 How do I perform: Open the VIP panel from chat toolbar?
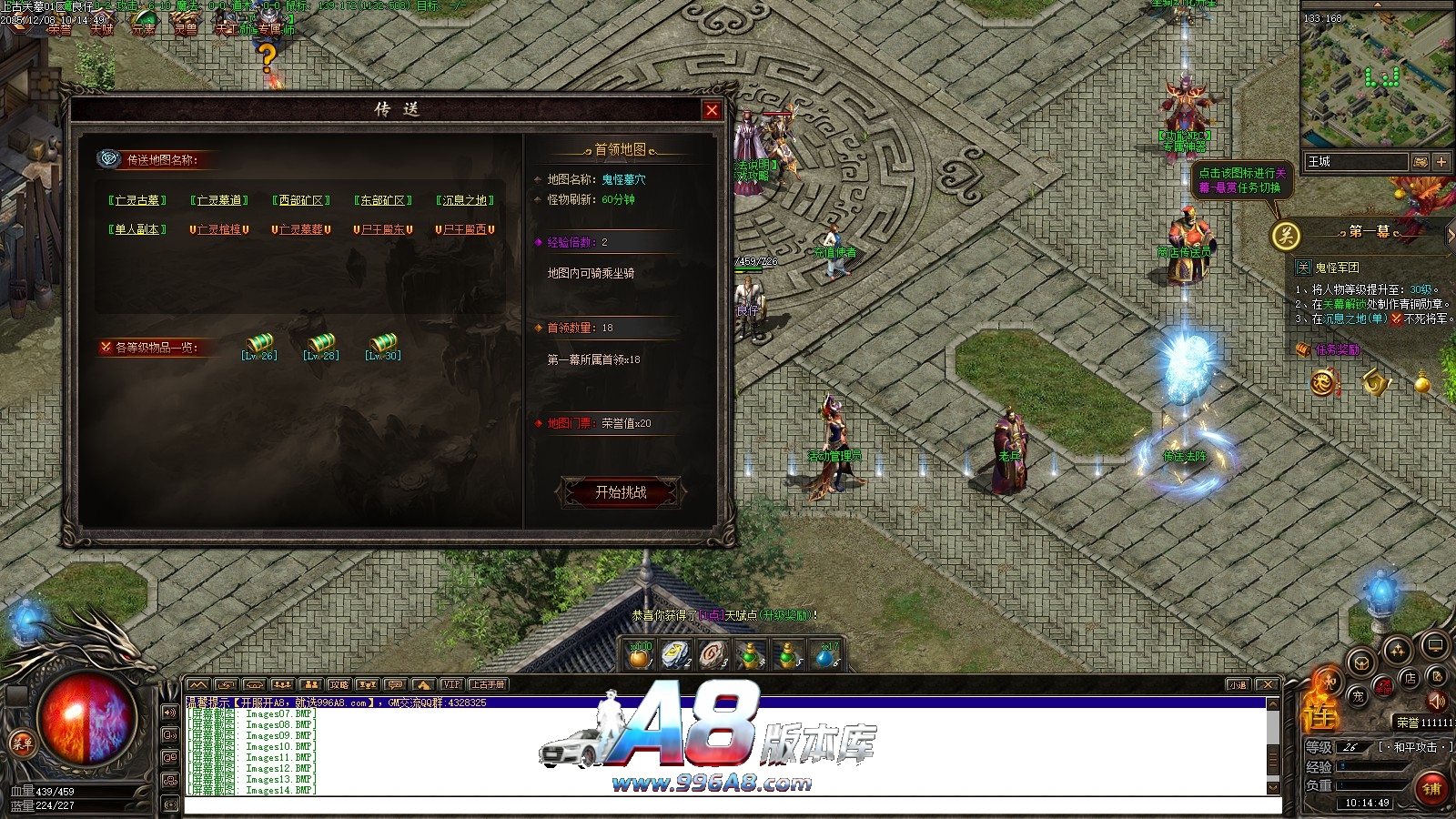(x=451, y=684)
